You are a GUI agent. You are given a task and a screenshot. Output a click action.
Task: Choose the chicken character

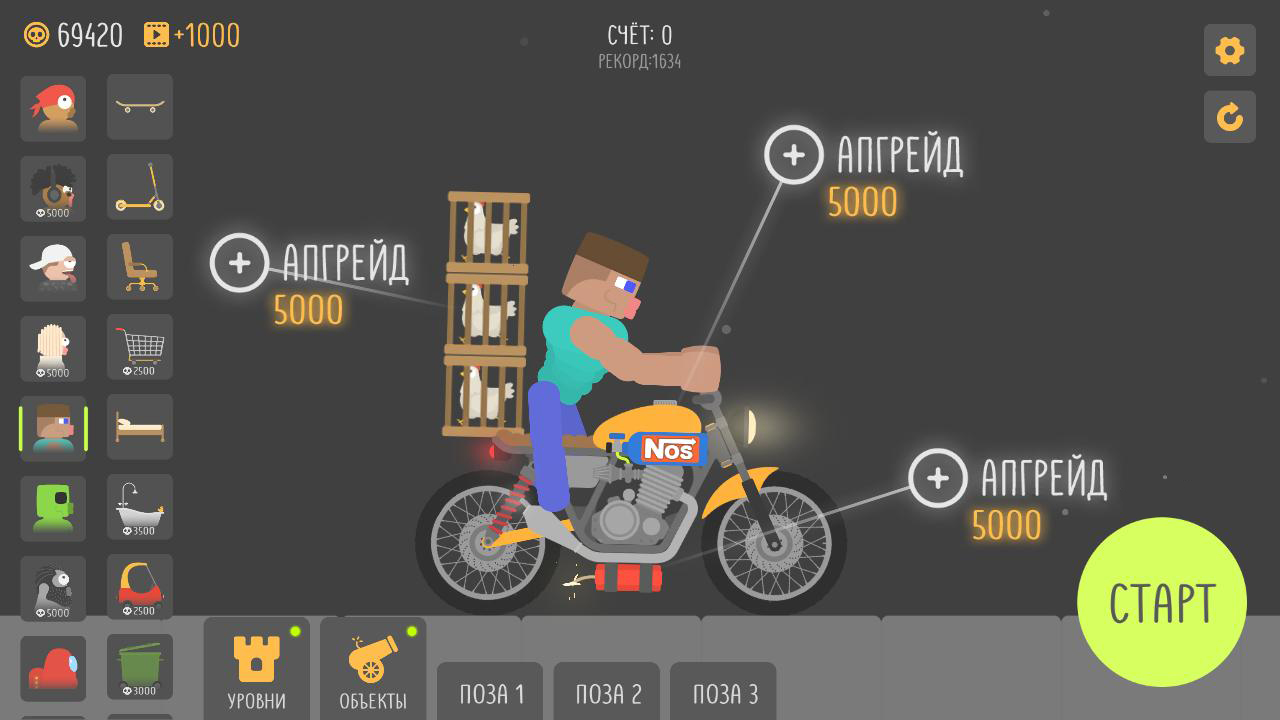tap(53, 347)
